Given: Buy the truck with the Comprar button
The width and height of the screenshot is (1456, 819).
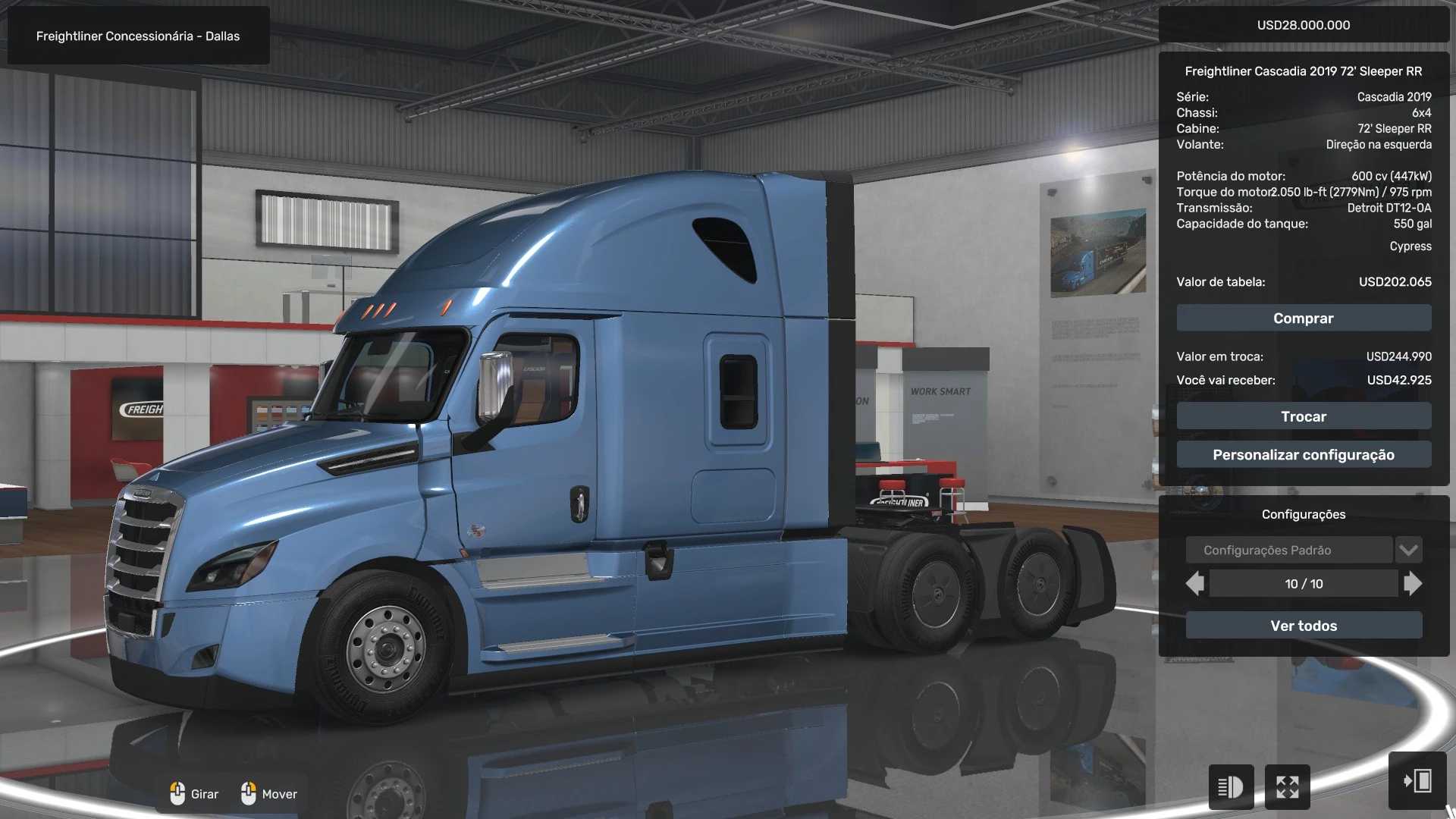Looking at the screenshot, I should (x=1303, y=318).
